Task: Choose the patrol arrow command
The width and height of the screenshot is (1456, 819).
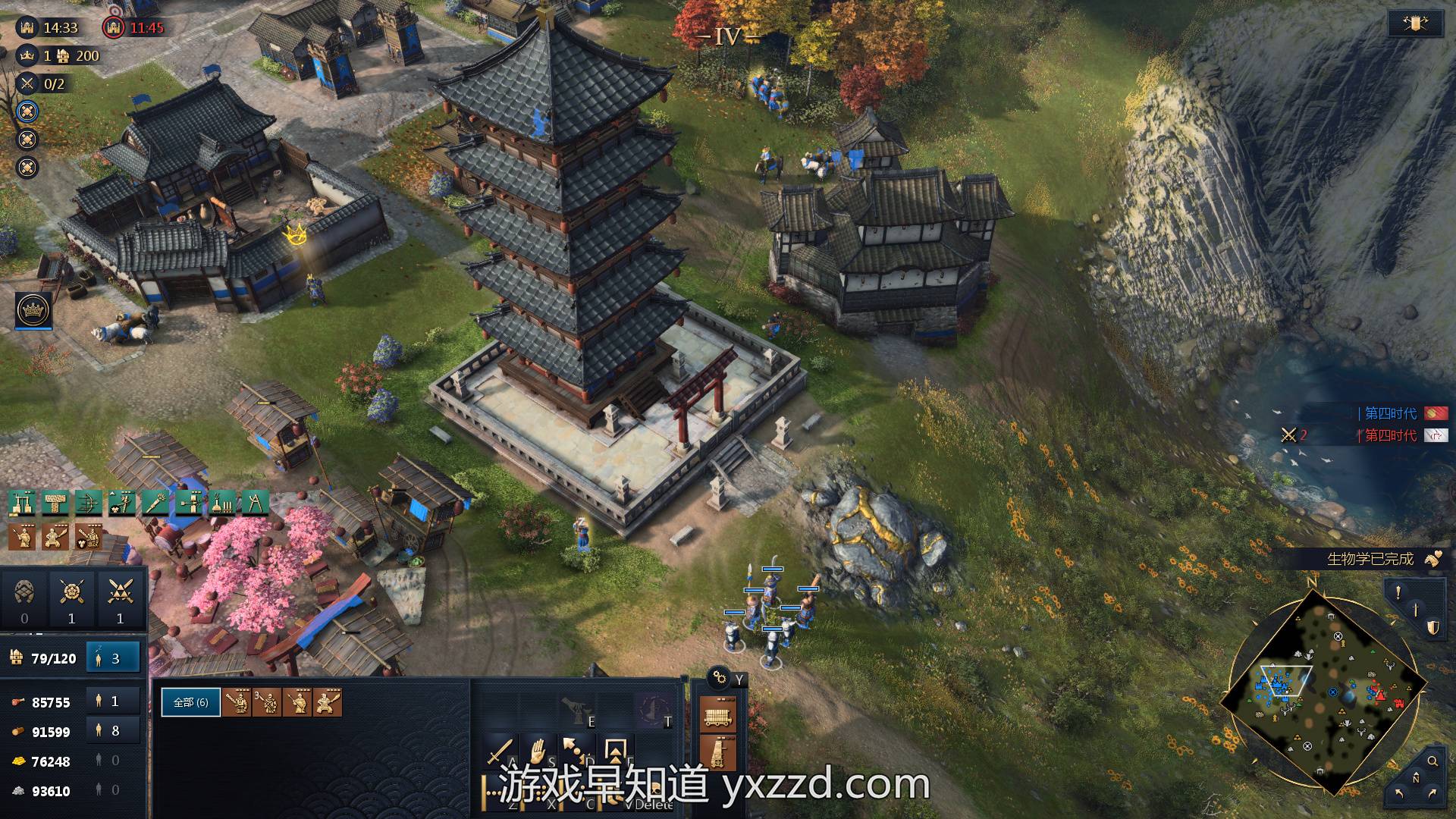Action: [576, 752]
